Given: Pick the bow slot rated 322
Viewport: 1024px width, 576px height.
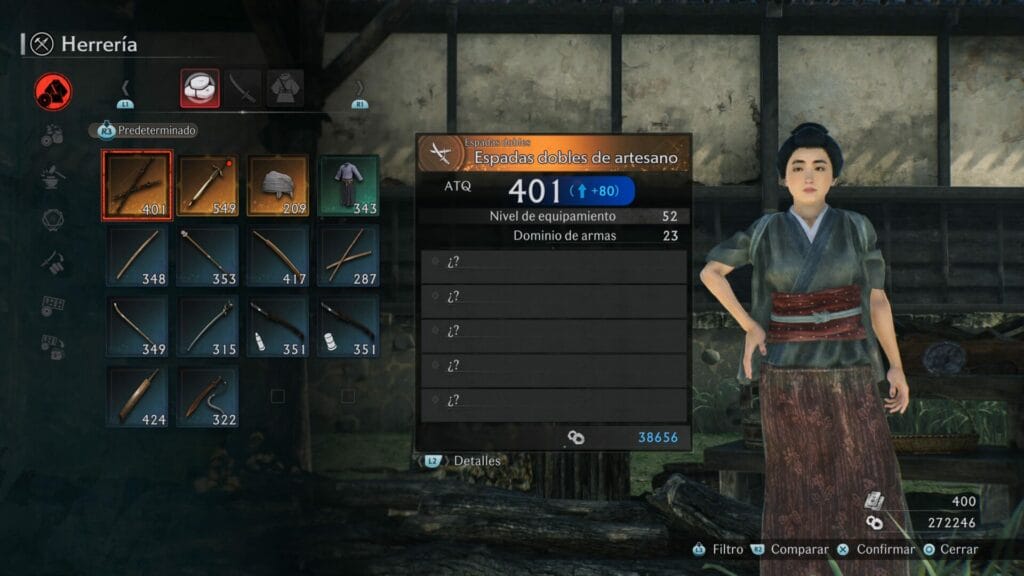Looking at the screenshot, I should pyautogui.click(x=208, y=396).
